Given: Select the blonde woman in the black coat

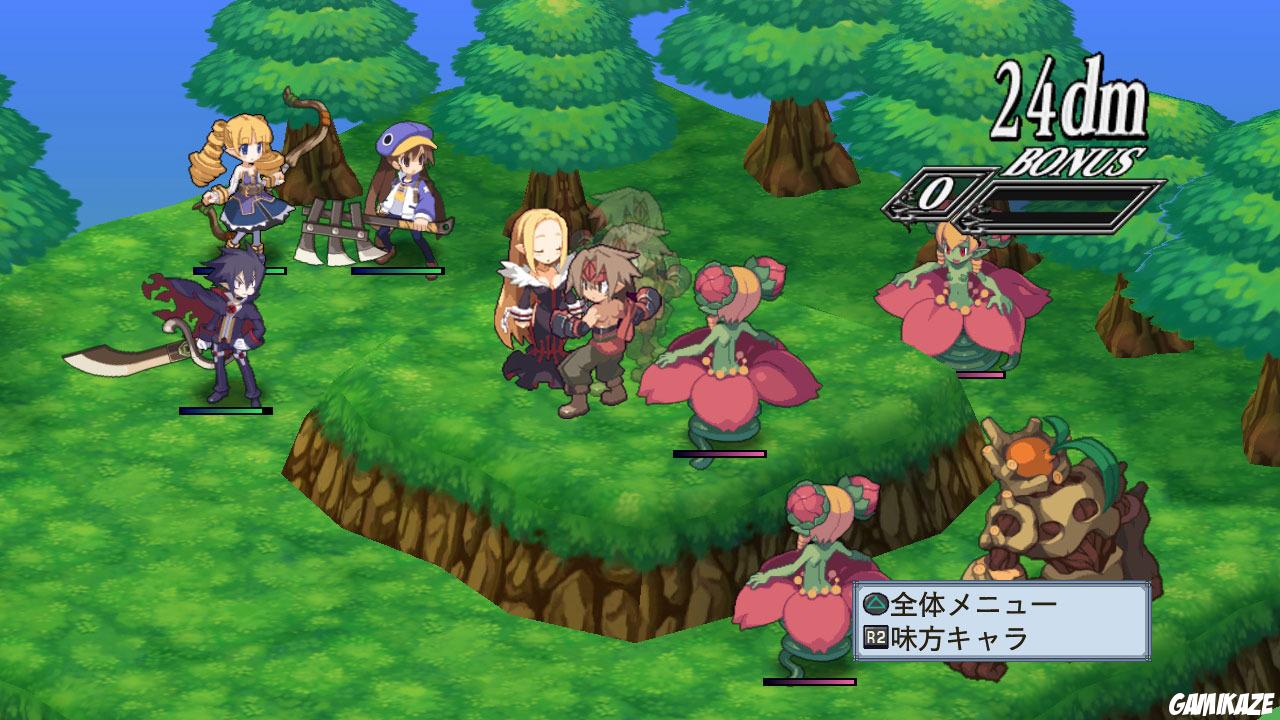Looking at the screenshot, I should [540, 290].
